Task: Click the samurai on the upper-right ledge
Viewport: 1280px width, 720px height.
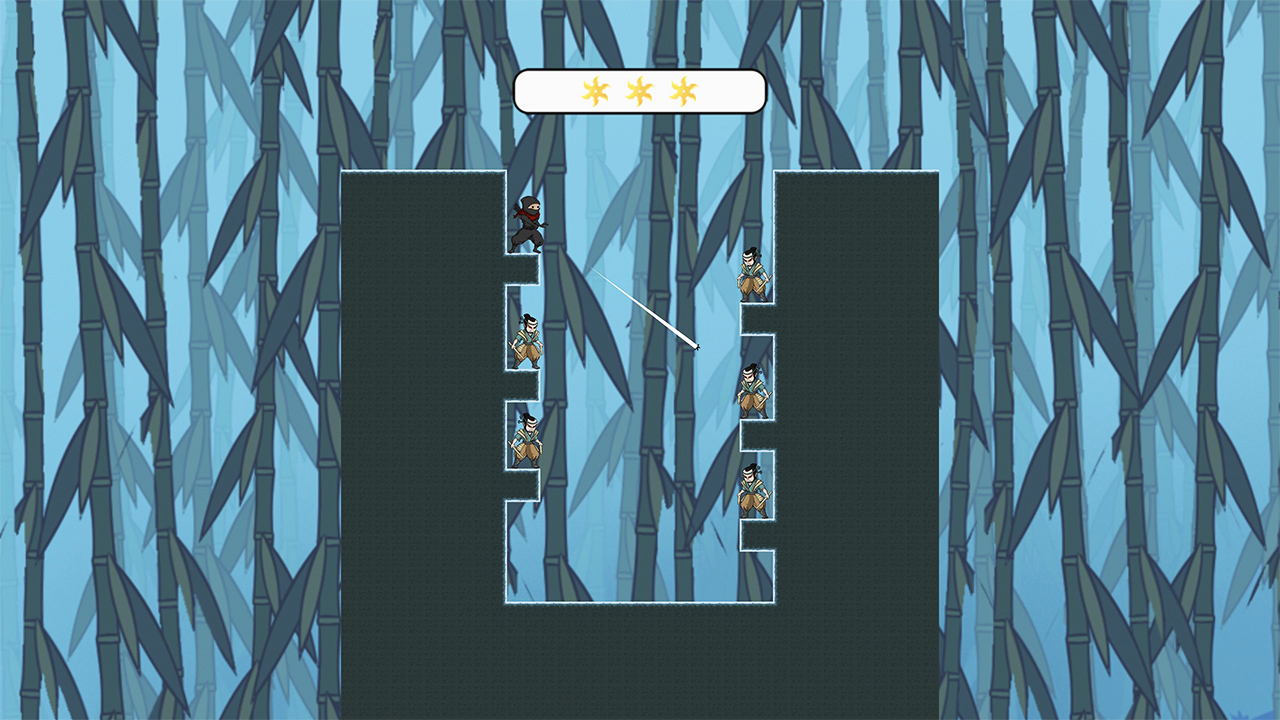Action: tap(750, 272)
